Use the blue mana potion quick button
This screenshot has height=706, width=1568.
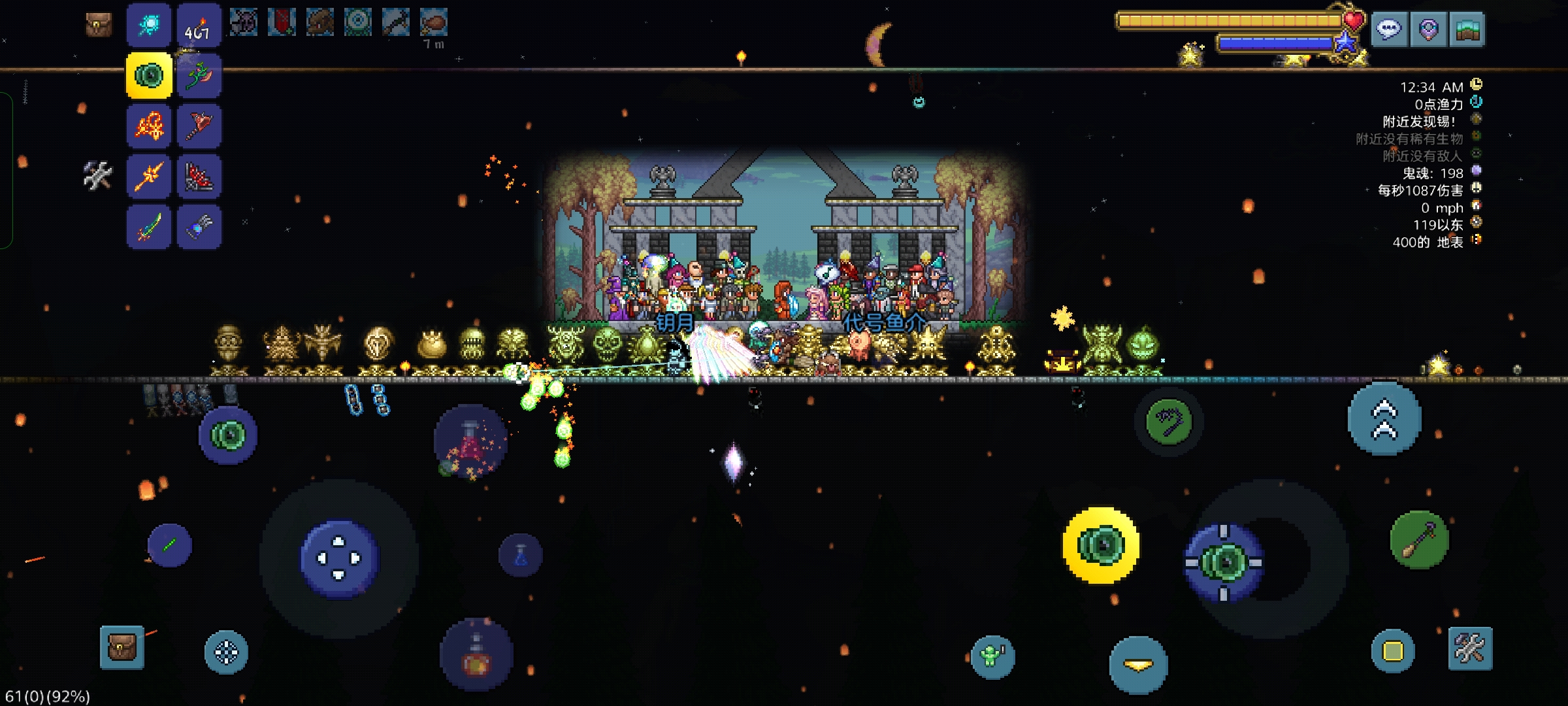tap(521, 556)
